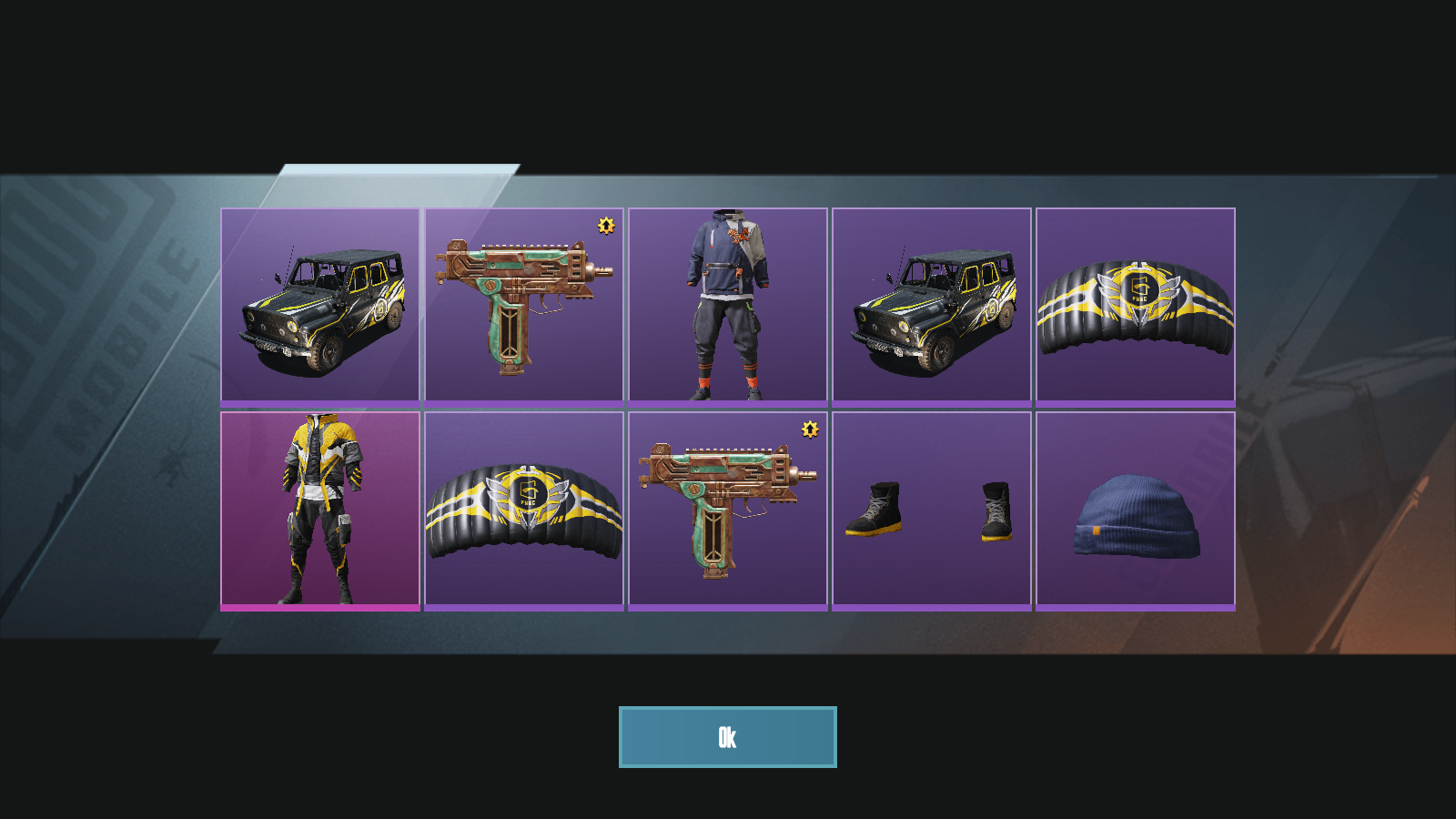The height and width of the screenshot is (819, 1456).
Task: Confirm rewards with the Ok button
Action: 727,737
